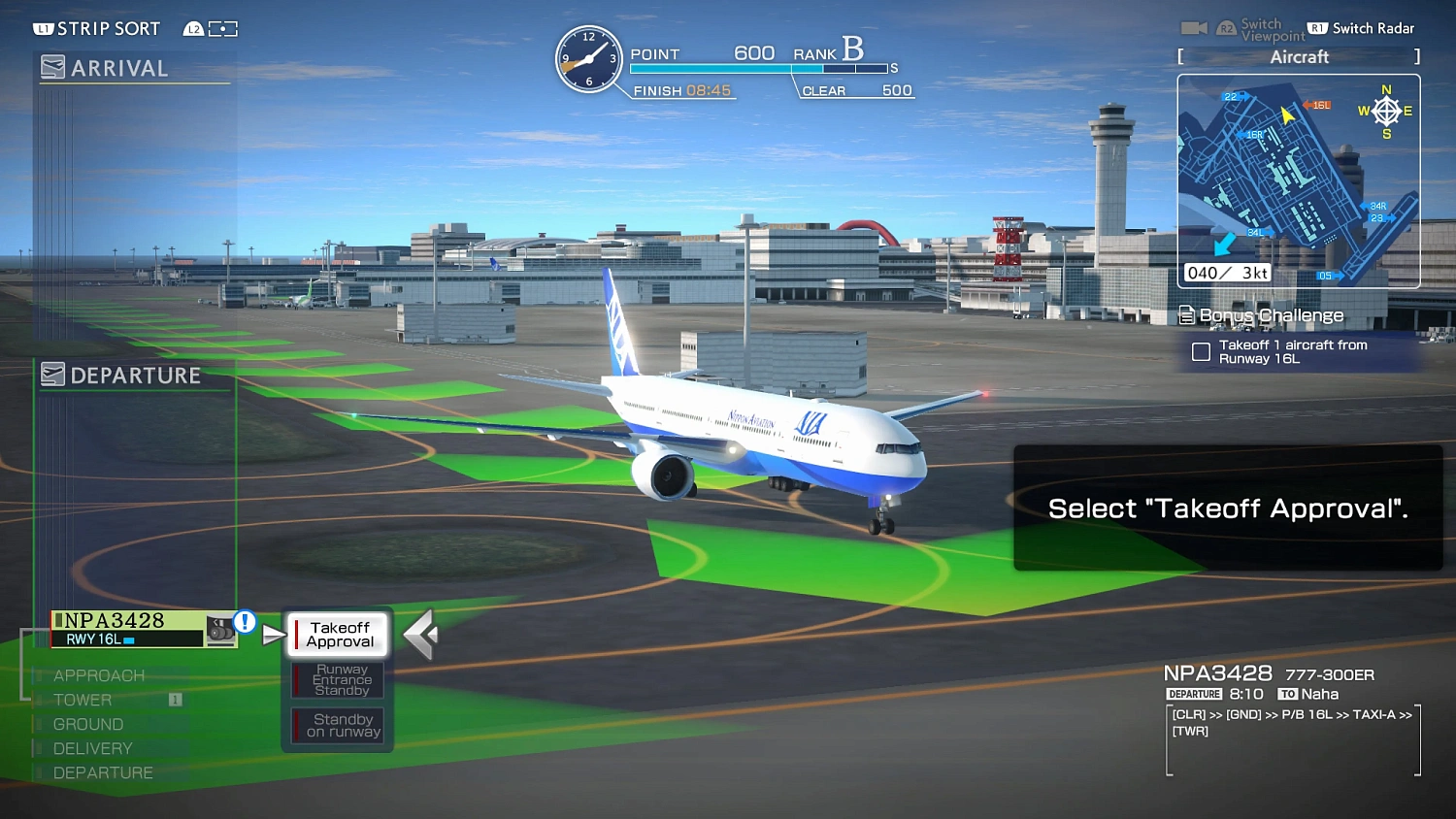Expand the command menu left chevron arrow

420,633
